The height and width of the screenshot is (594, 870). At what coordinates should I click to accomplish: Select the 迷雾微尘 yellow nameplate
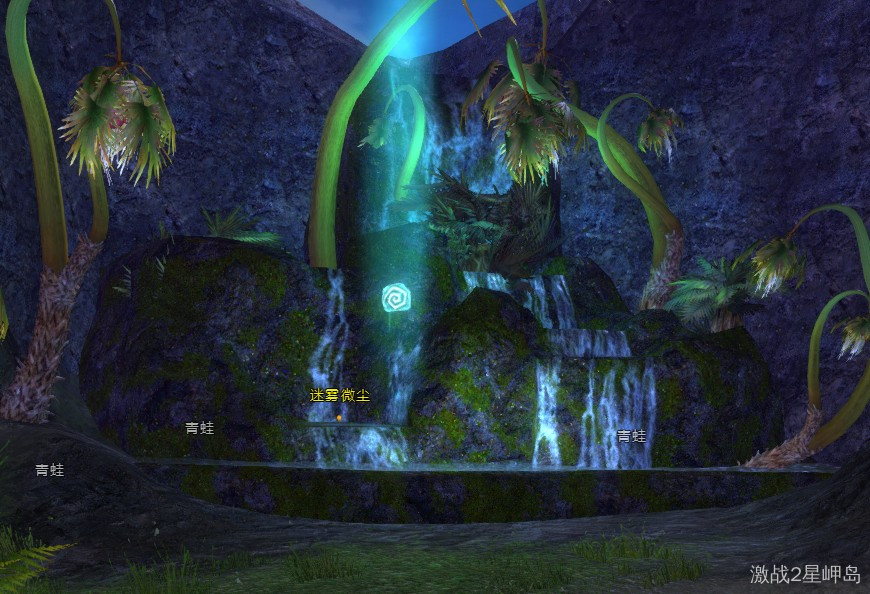(339, 395)
